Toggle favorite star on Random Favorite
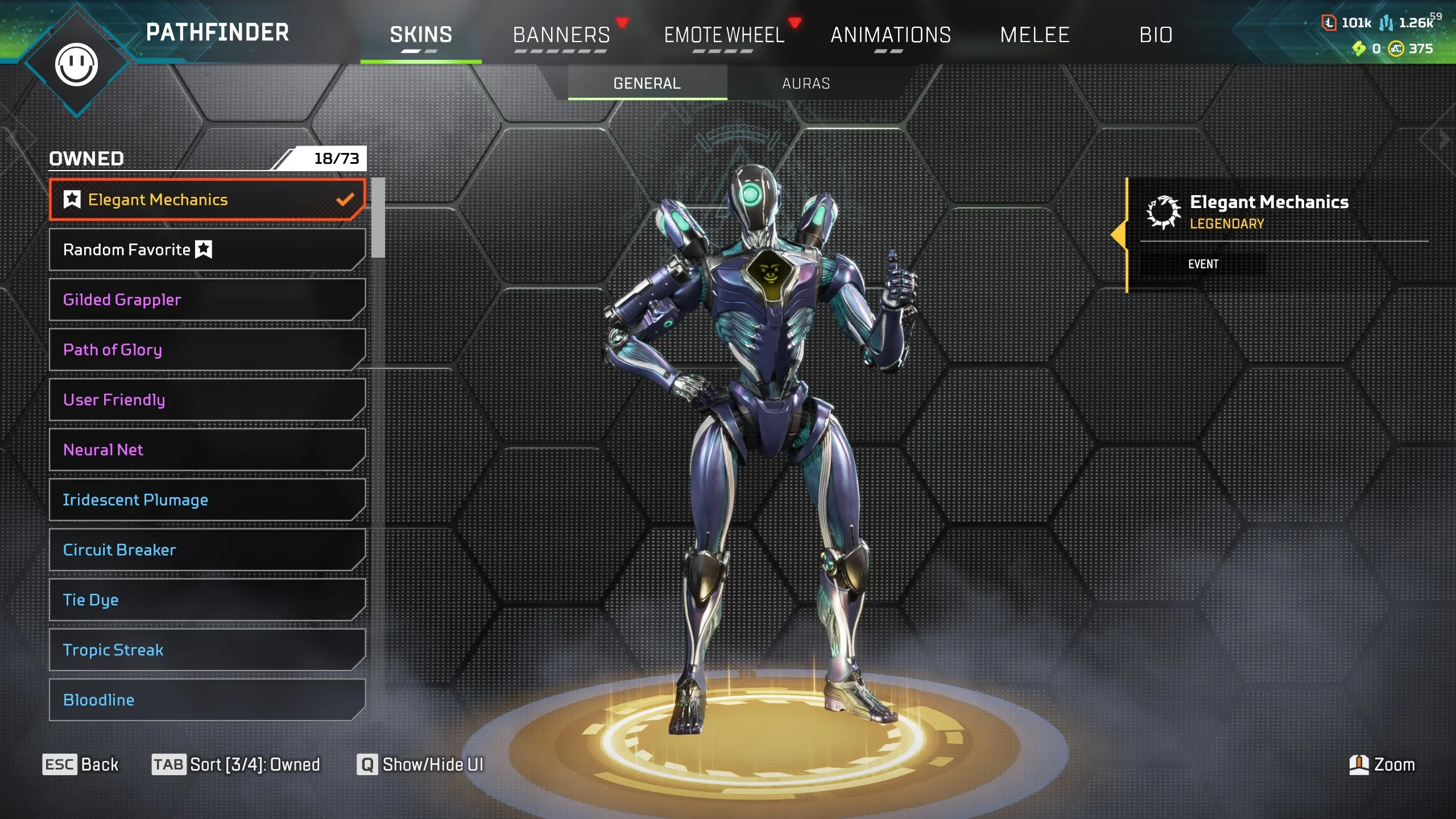 point(204,249)
